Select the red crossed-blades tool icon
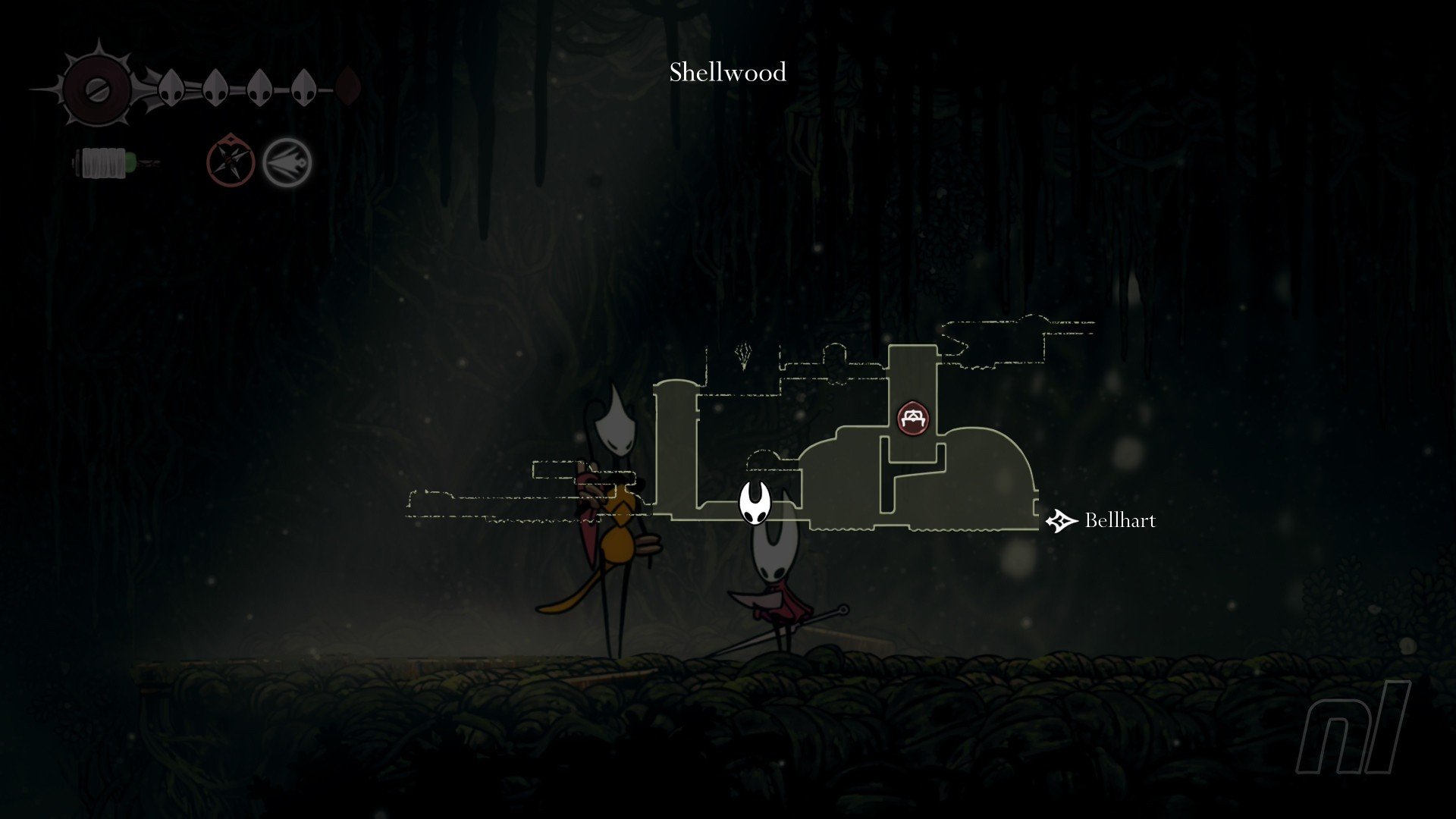 pos(231,161)
